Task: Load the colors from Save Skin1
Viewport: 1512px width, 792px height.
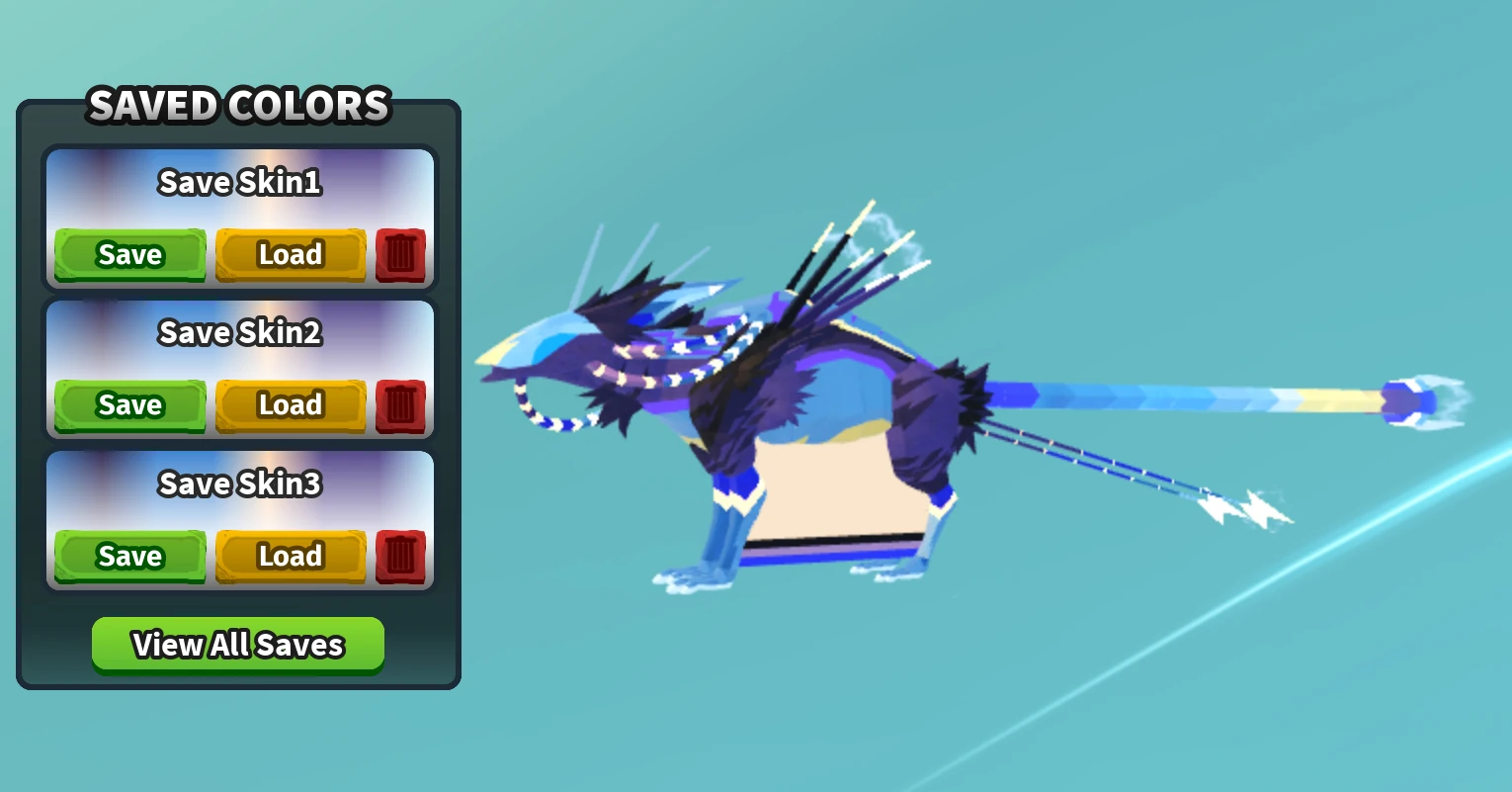Action: [x=291, y=254]
